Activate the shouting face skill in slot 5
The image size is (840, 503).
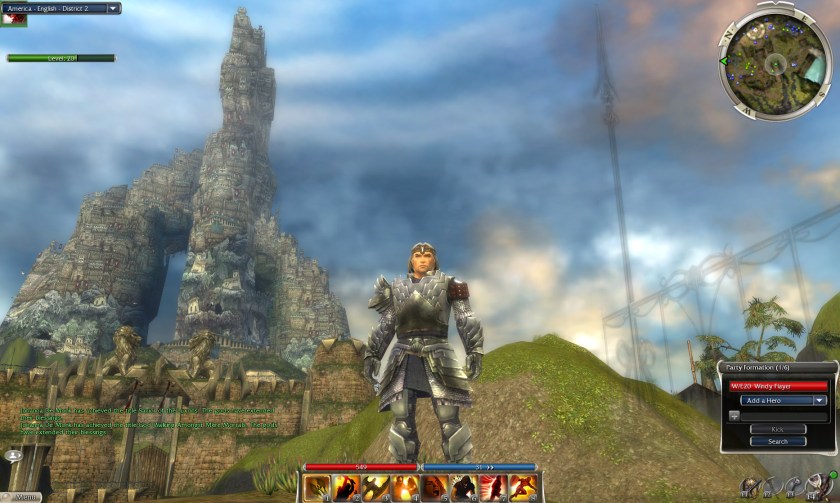pos(435,488)
